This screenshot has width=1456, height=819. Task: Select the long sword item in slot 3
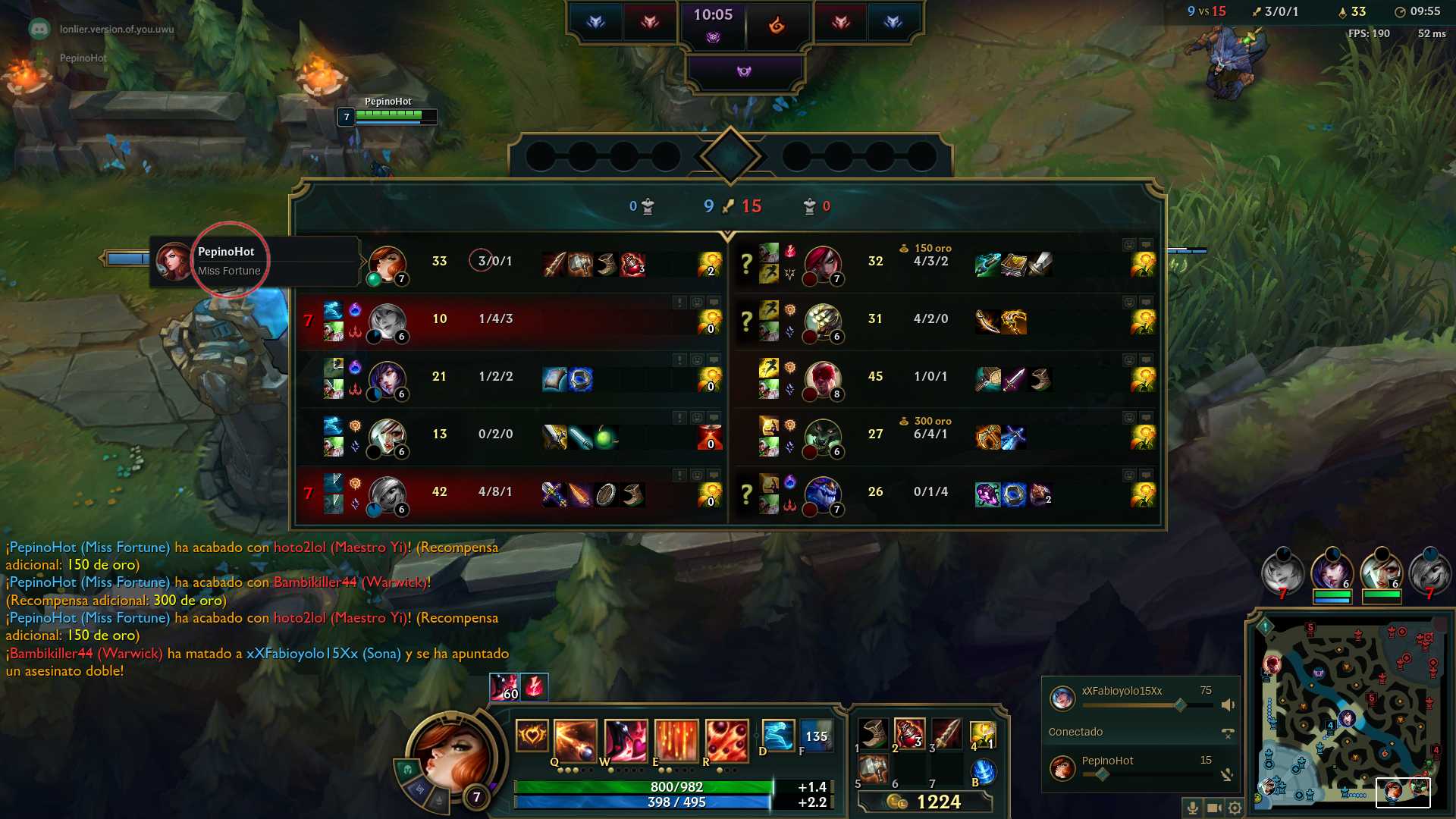(946, 733)
